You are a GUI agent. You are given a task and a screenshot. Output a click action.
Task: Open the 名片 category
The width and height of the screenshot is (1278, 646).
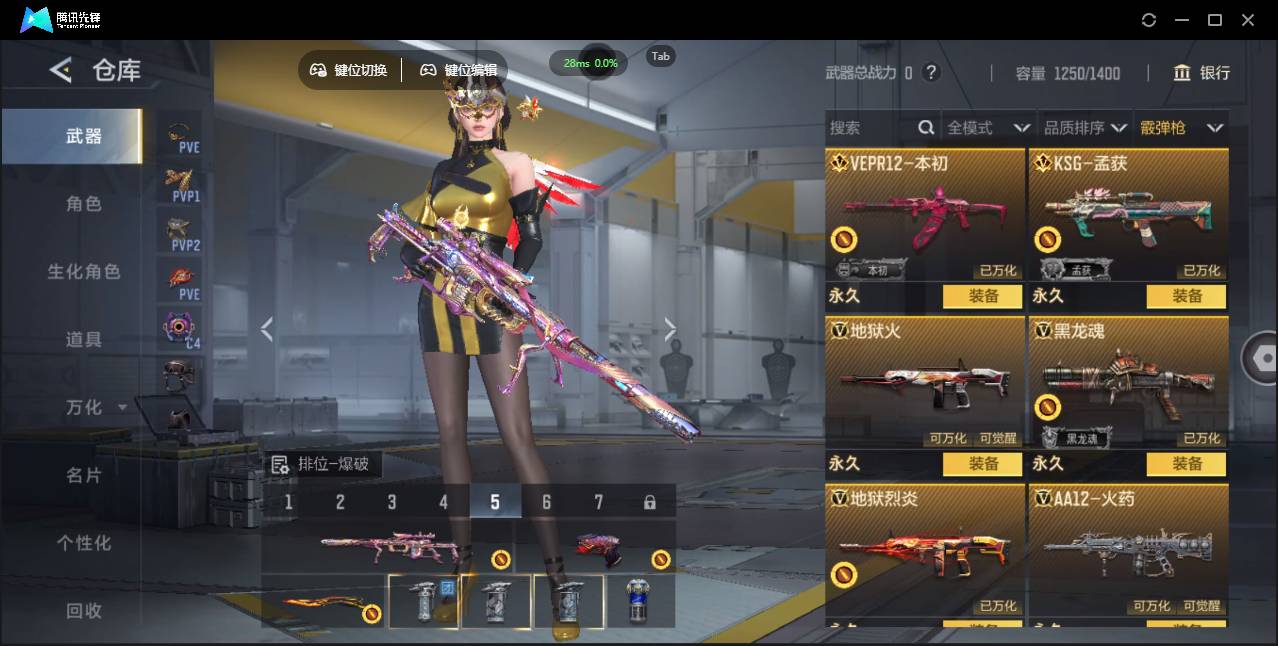84,475
